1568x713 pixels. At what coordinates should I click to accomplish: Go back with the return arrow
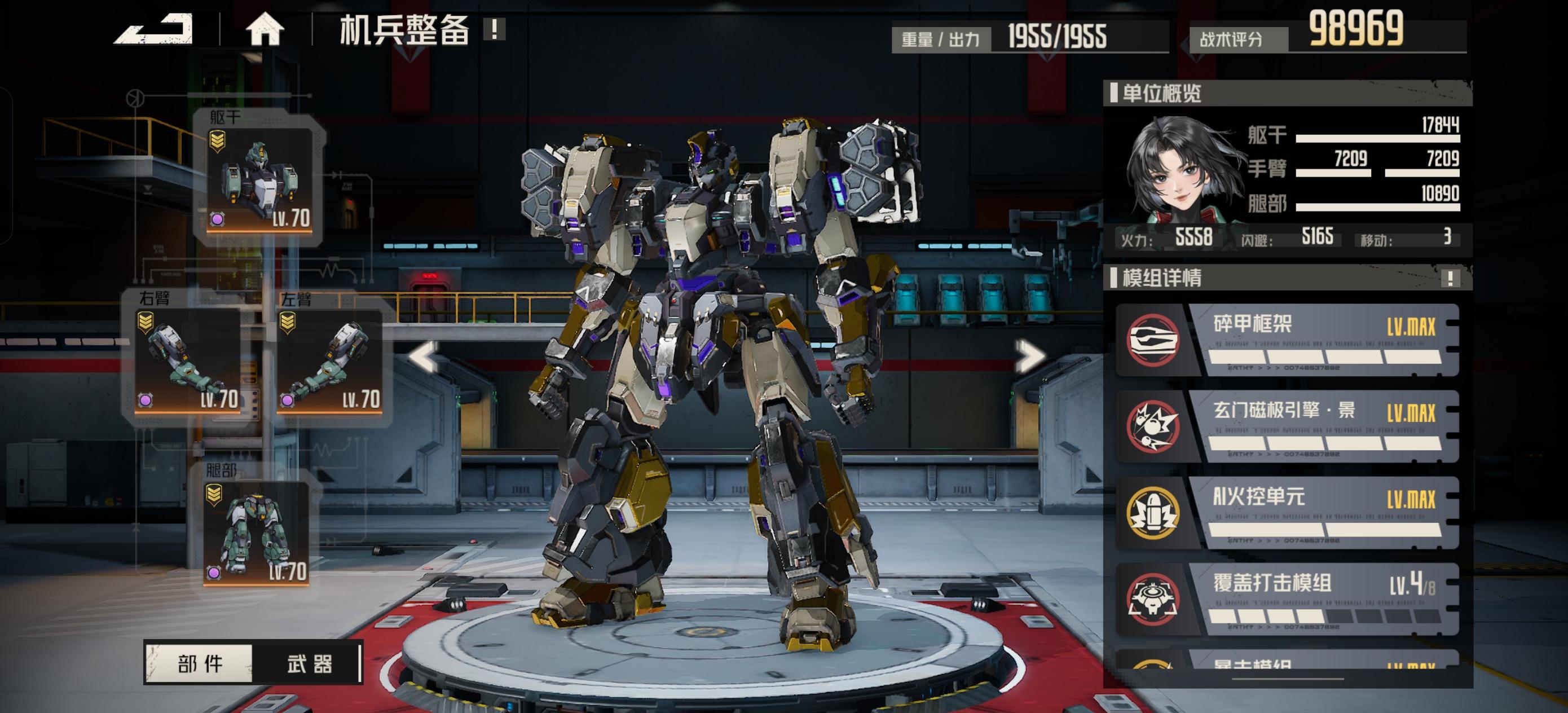(x=155, y=29)
